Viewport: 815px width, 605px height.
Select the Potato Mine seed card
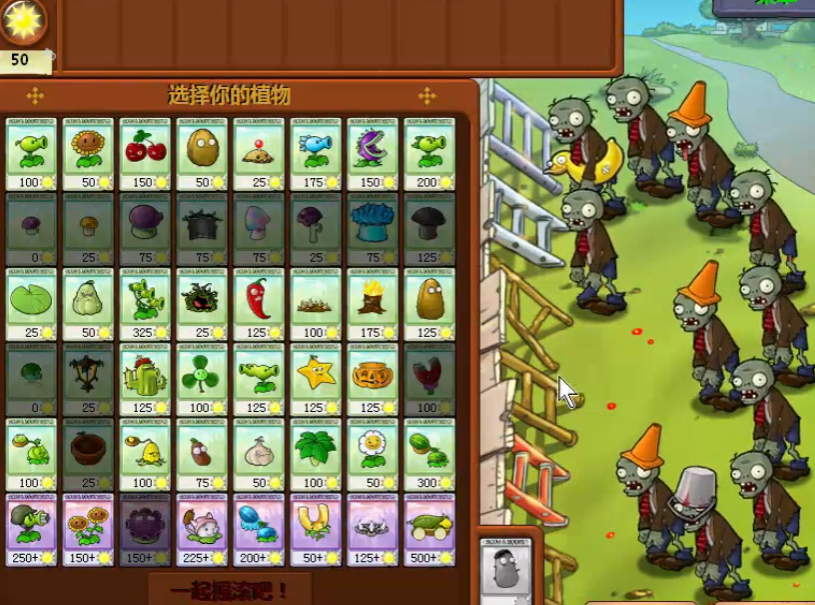[x=259, y=153]
